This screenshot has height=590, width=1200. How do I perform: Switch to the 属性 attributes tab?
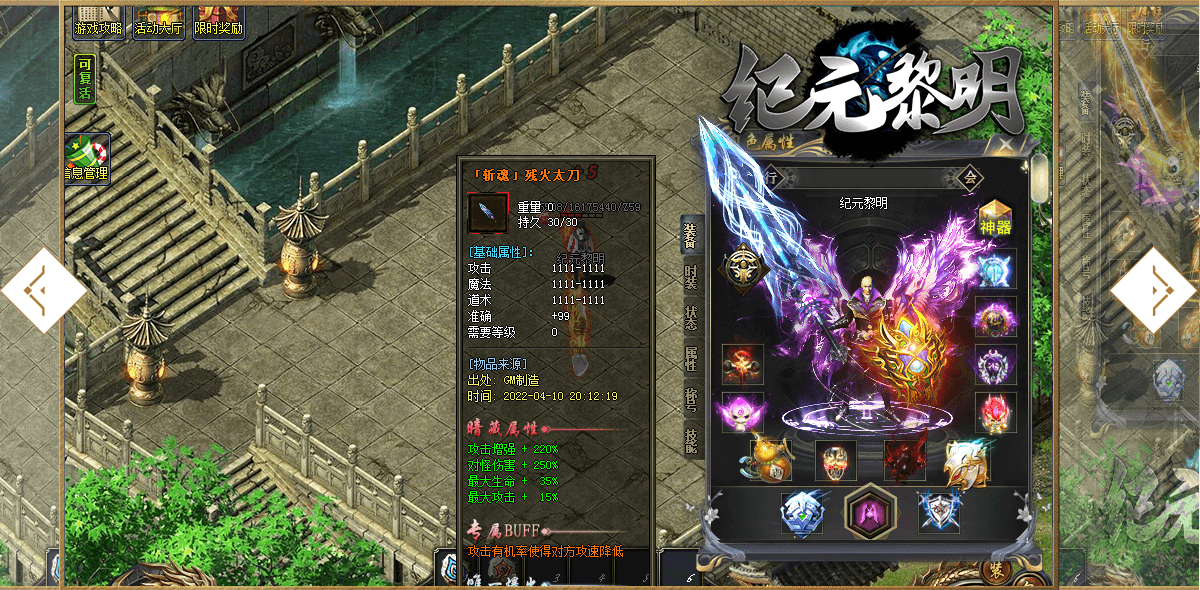(x=691, y=358)
